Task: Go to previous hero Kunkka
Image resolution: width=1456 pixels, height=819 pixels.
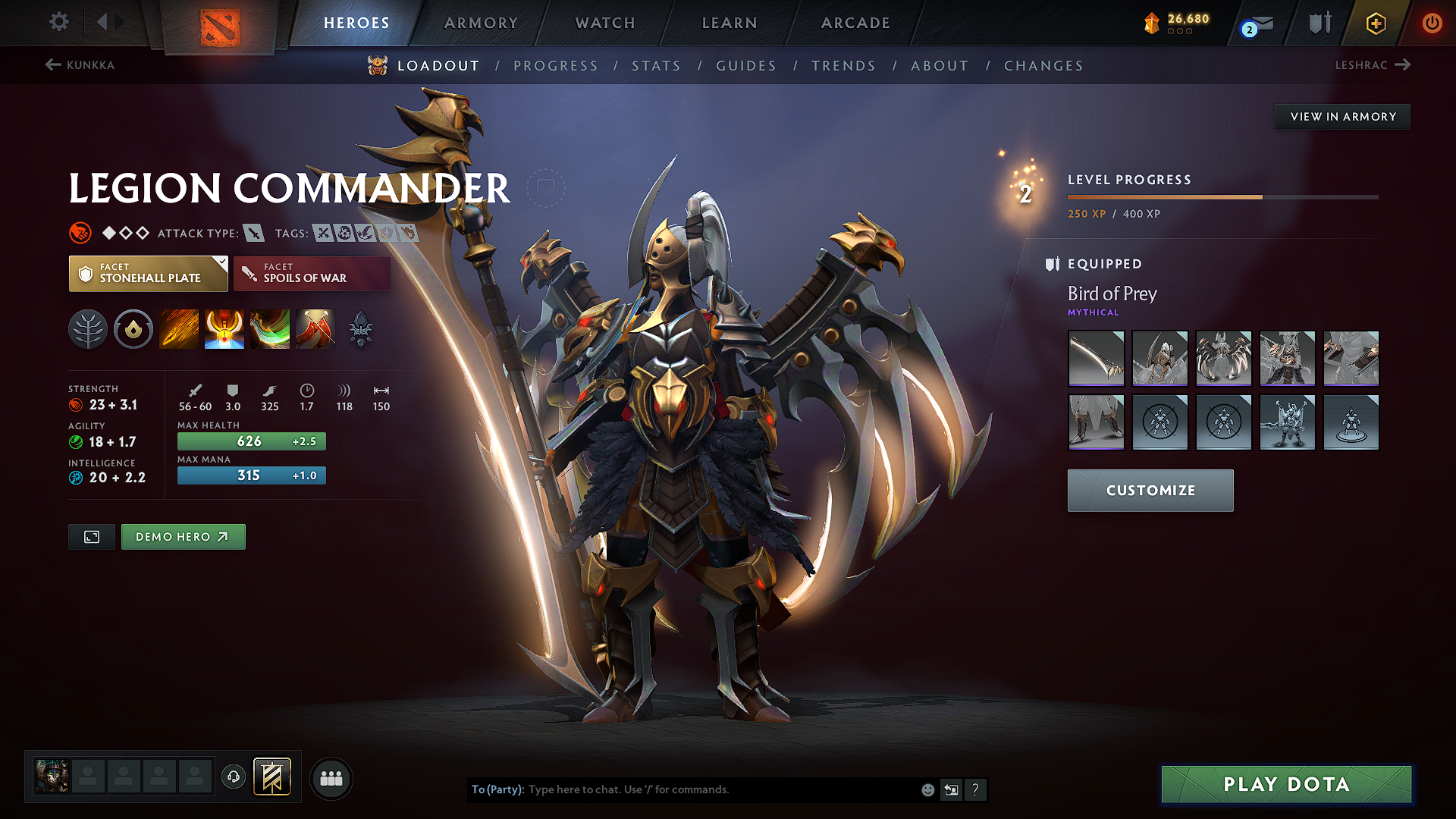Action: [80, 65]
